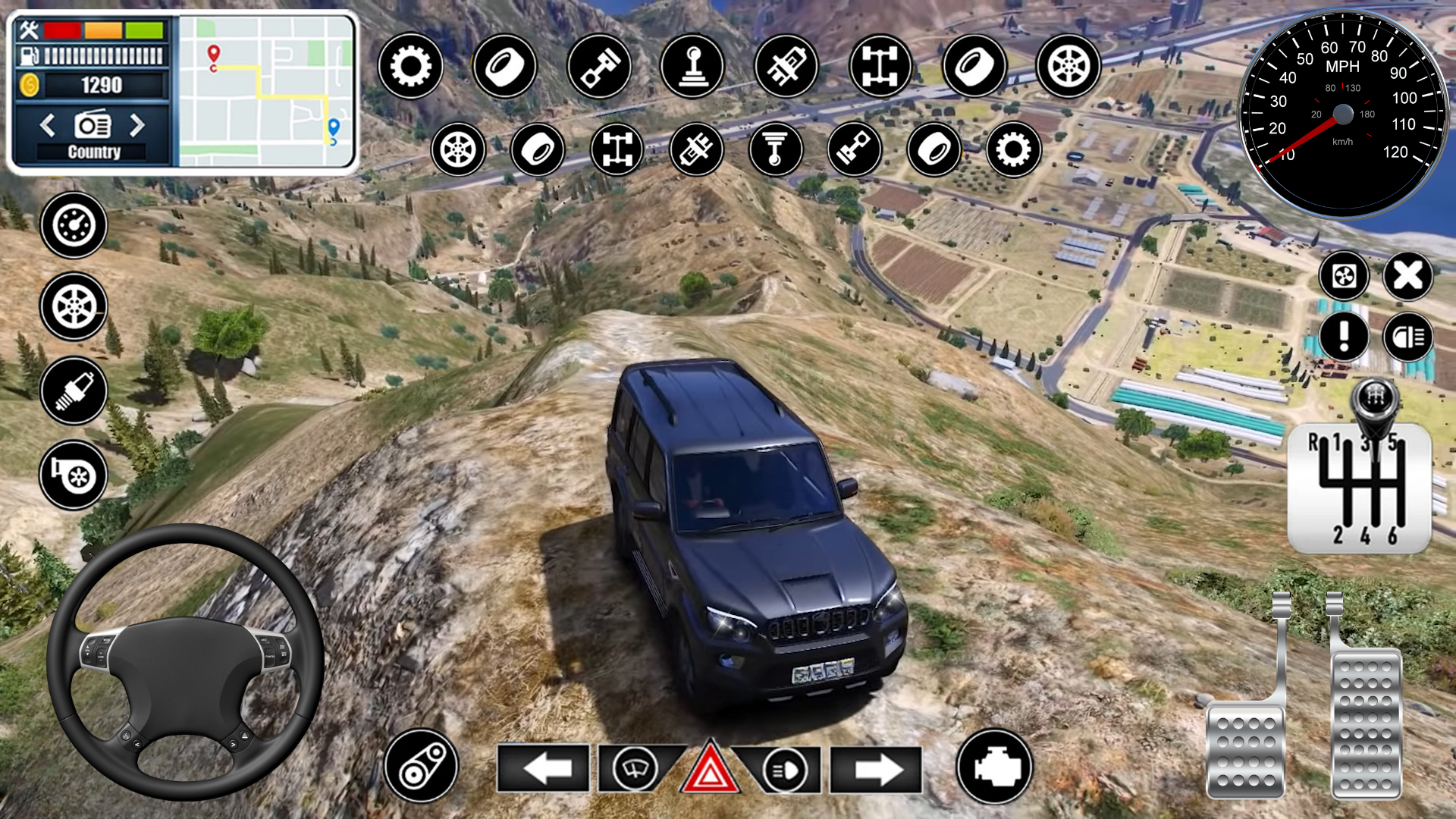The width and height of the screenshot is (1456, 819).
Task: Click the left arrow beside Country label
Action: coord(47,127)
